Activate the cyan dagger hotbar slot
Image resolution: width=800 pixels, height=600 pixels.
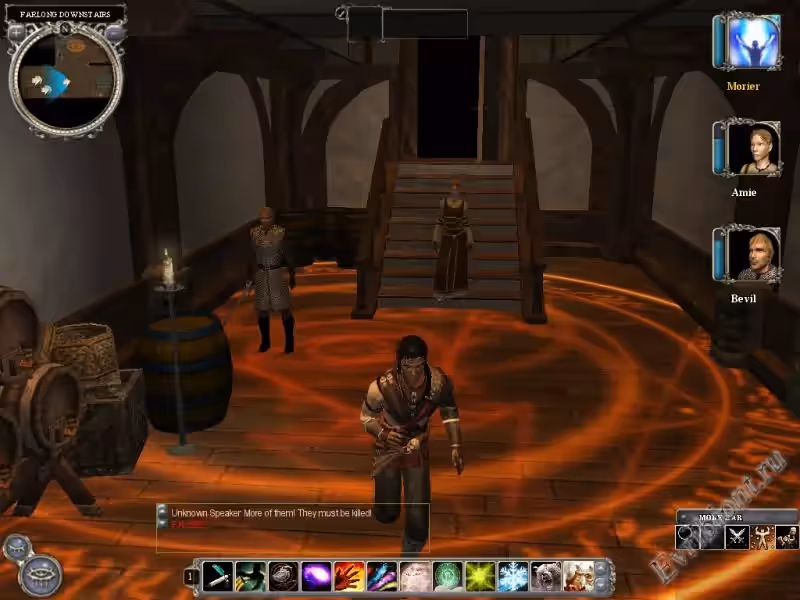pos(218,576)
